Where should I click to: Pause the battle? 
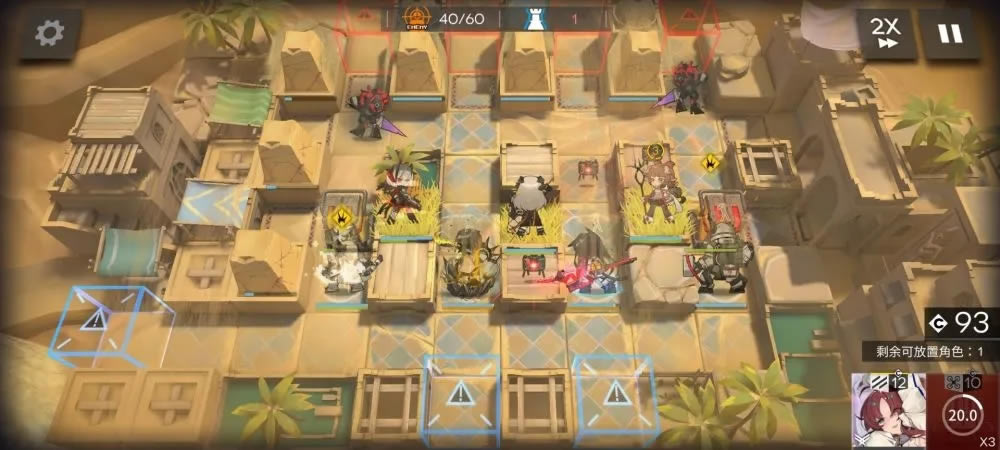(x=949, y=34)
